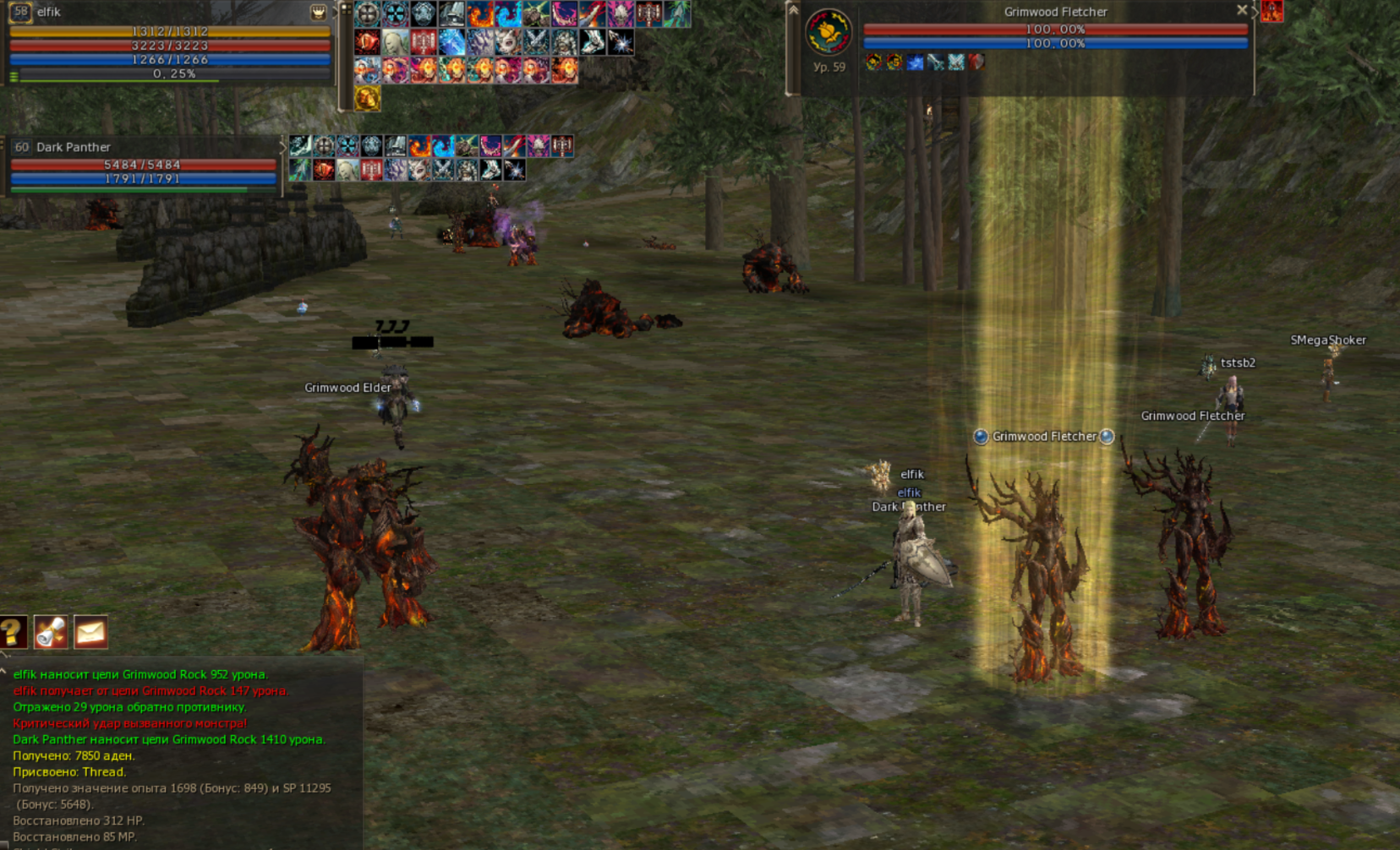1400x850 pixels.
Task: Click the level 58 badge beside elfik
Action: [20, 12]
